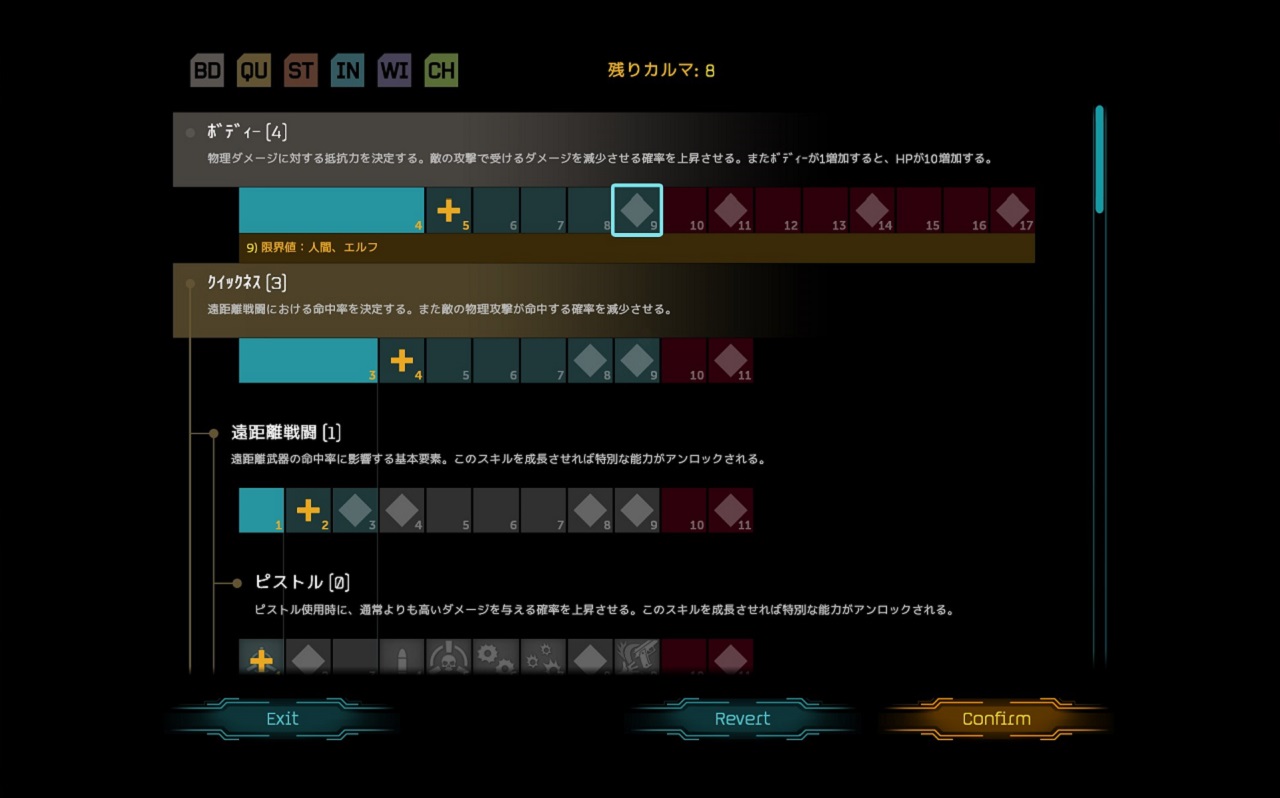The image size is (1280, 798).
Task: Select the shrapnel burst icon in the Pistol row
Action: point(544,659)
